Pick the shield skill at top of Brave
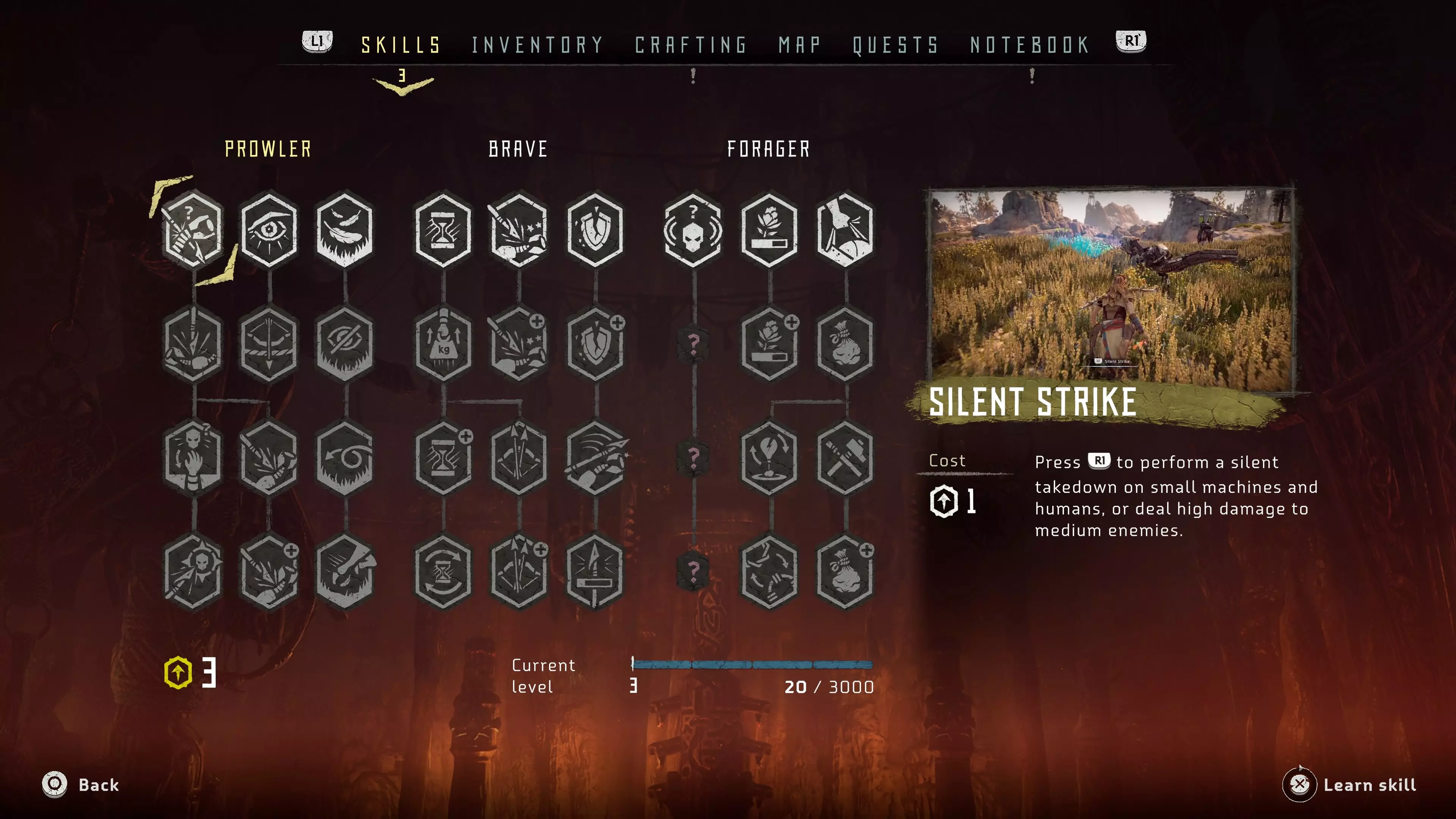Viewport: 1456px width, 819px height. [x=595, y=229]
